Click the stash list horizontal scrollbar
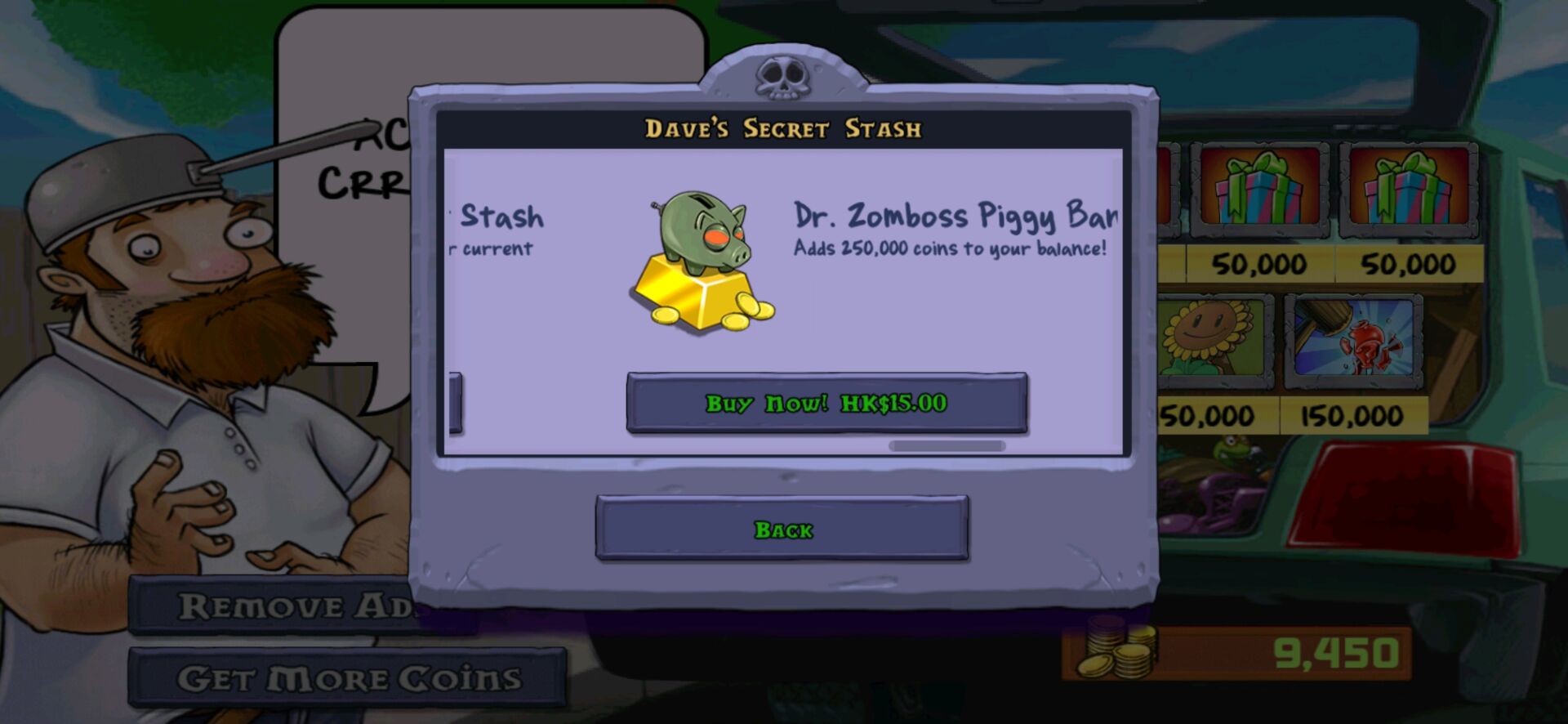This screenshot has width=1568, height=724. 947,446
